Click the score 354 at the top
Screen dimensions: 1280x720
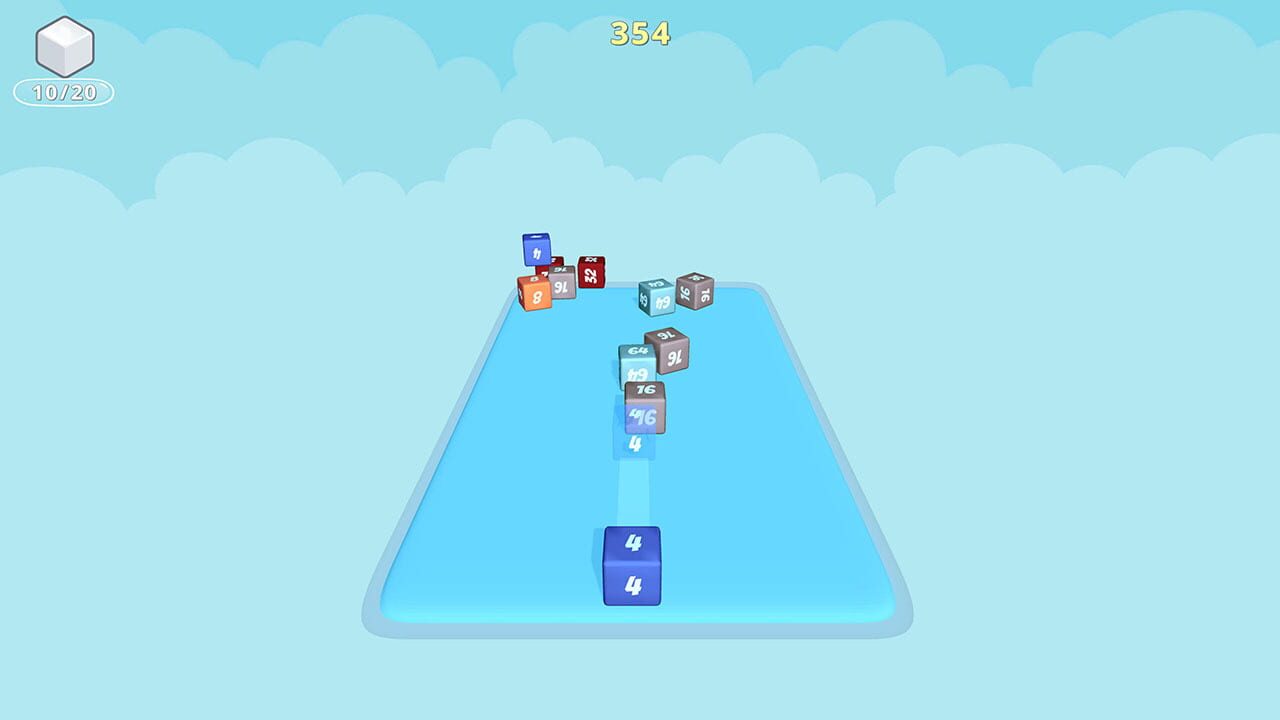pyautogui.click(x=639, y=34)
